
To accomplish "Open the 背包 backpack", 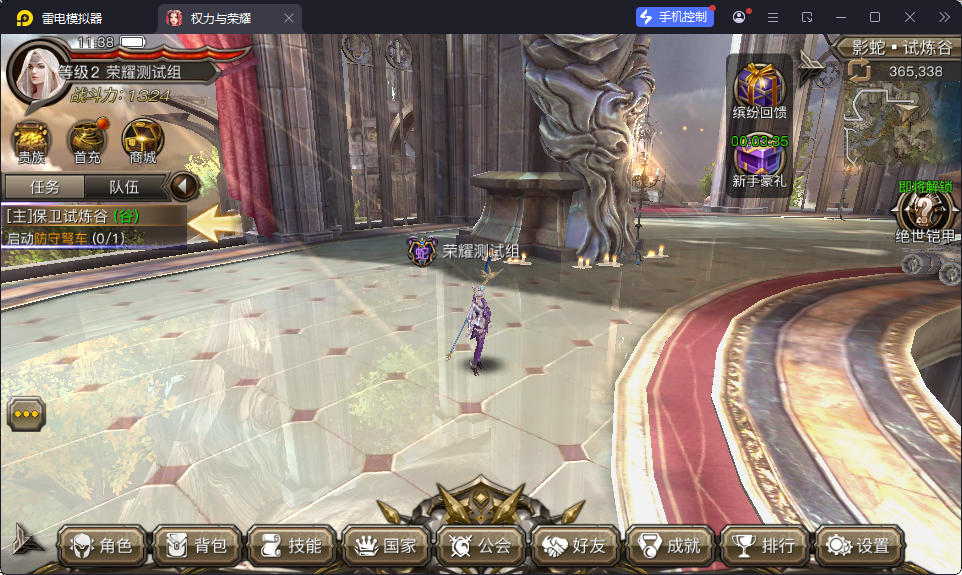I will (x=195, y=546).
